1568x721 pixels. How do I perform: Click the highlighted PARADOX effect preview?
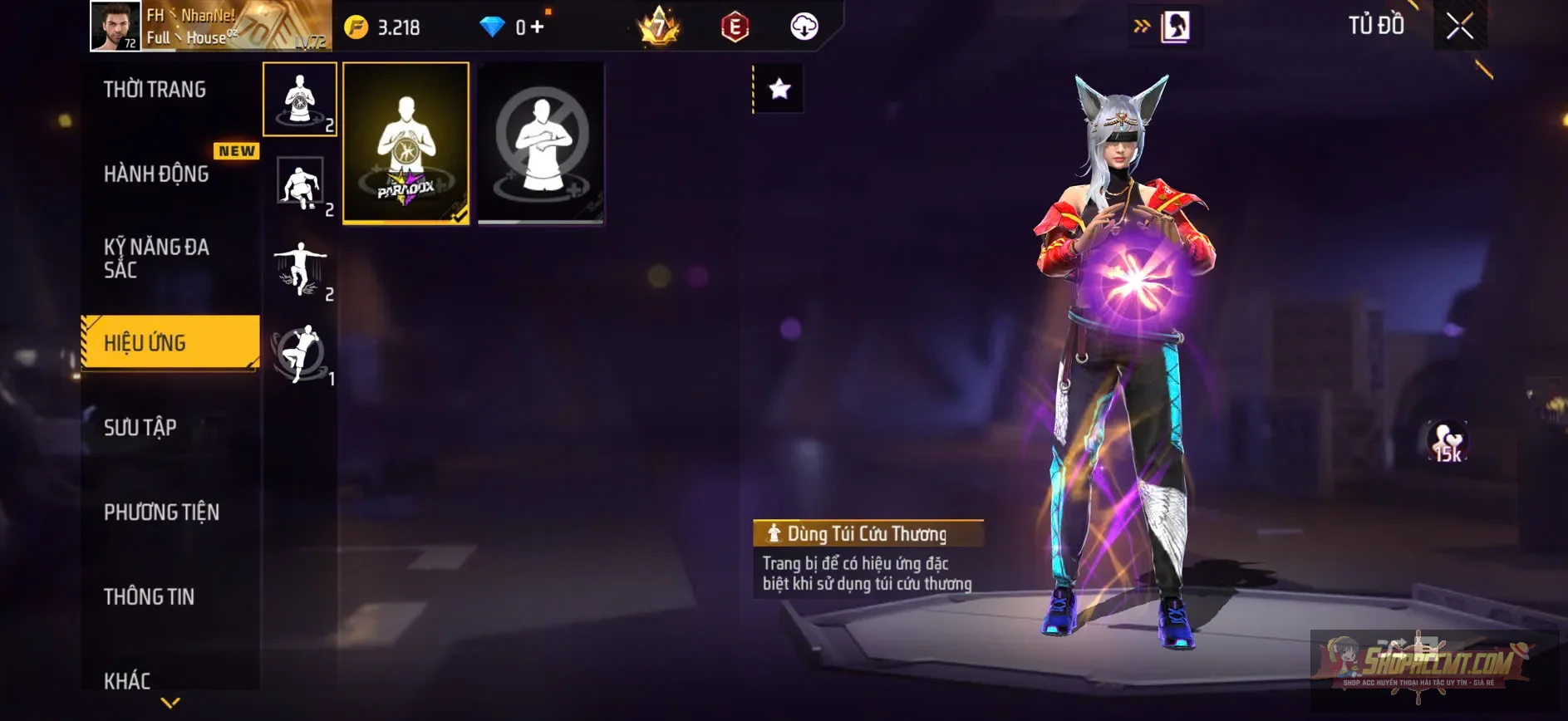[406, 143]
